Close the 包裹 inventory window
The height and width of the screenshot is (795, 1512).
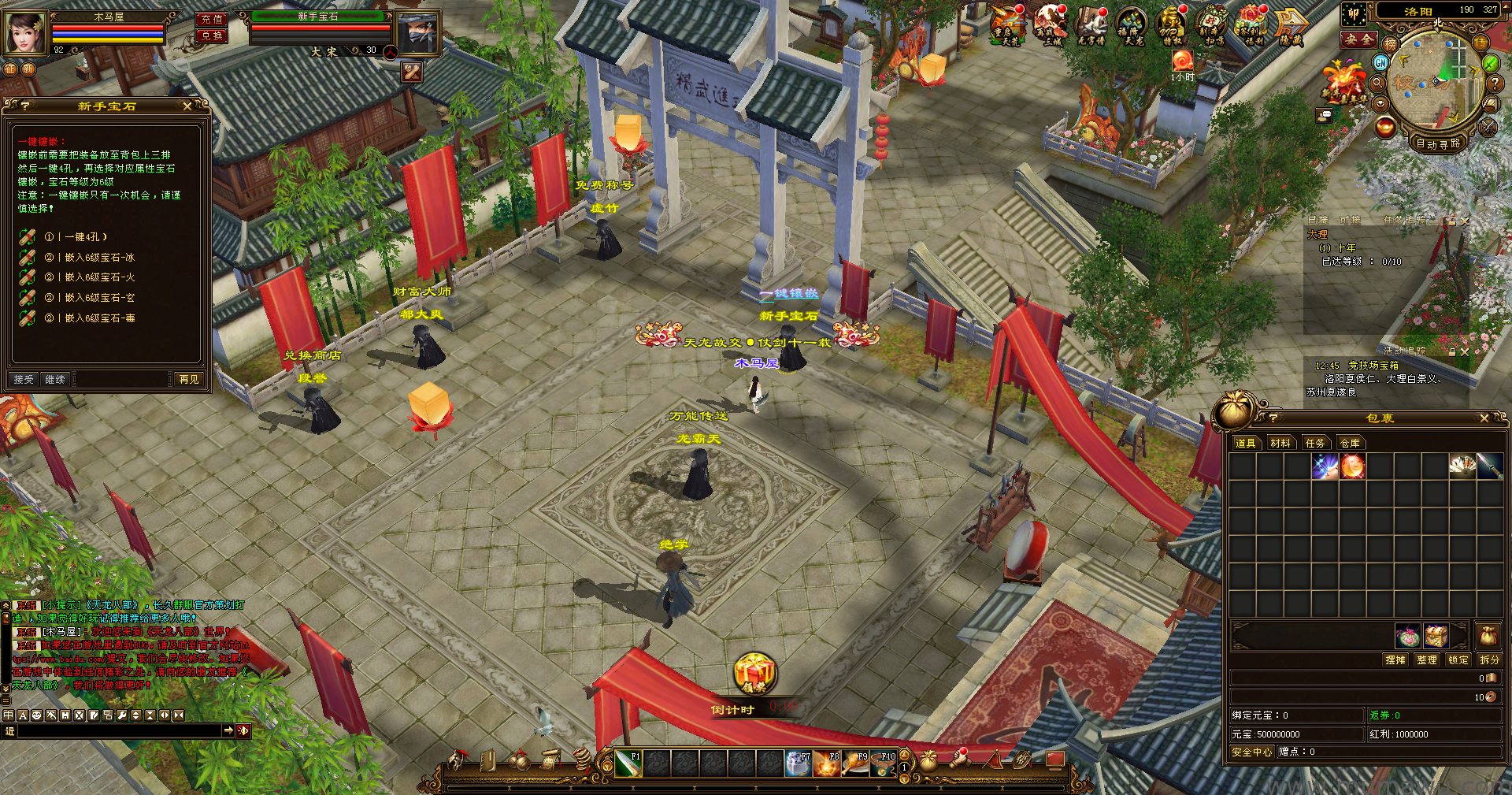(1484, 418)
